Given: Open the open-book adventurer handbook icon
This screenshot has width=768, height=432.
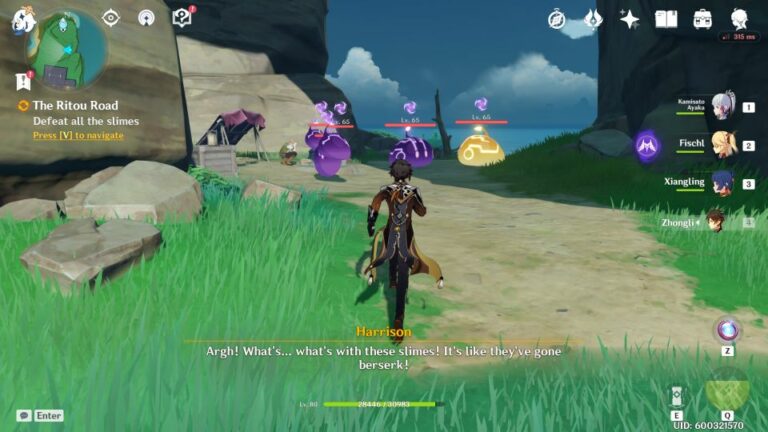Looking at the screenshot, I should (x=666, y=19).
